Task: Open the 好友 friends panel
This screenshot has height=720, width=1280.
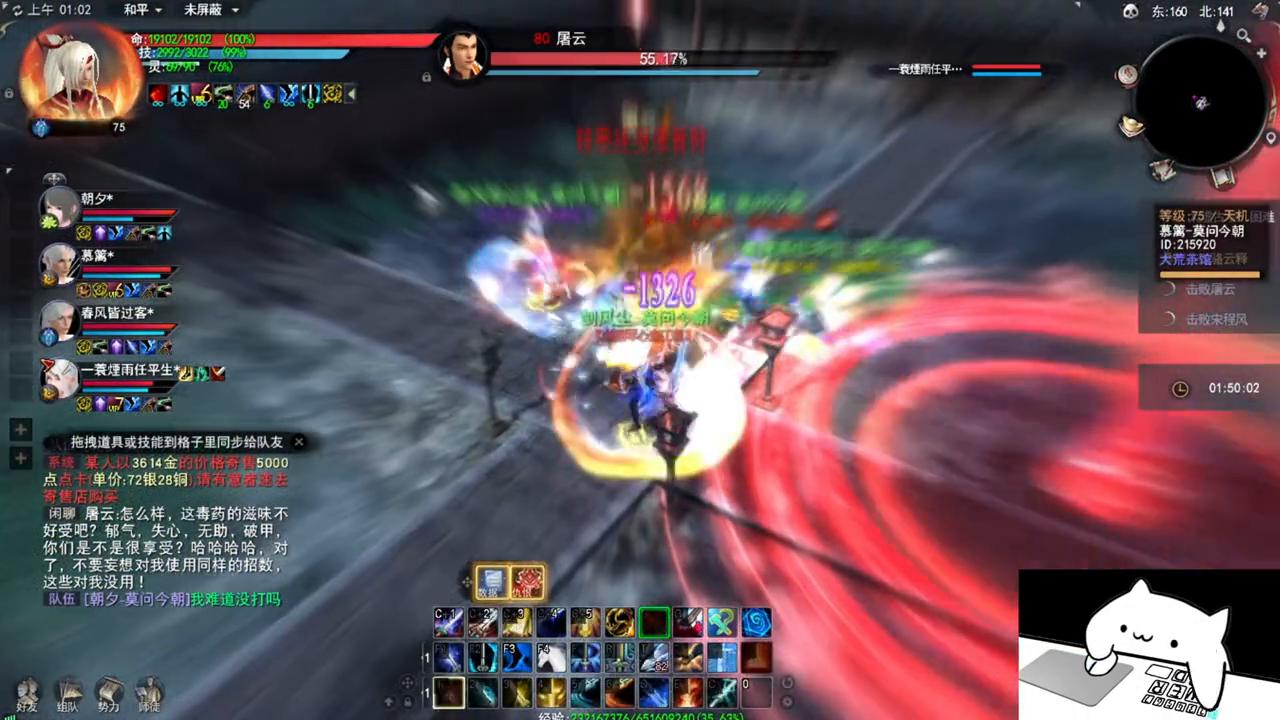Action: [x=27, y=693]
